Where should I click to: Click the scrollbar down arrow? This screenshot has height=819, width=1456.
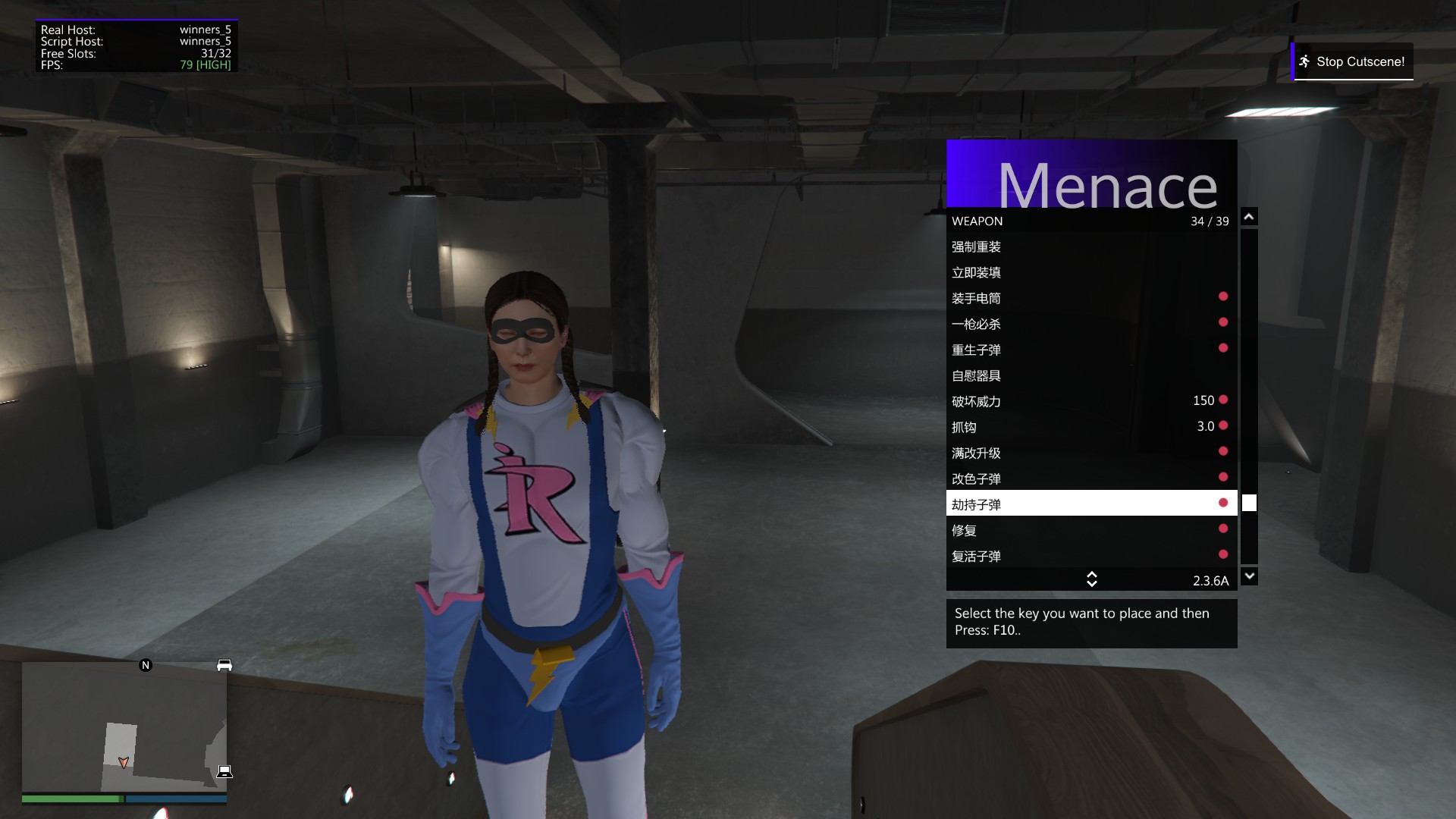(x=1249, y=576)
